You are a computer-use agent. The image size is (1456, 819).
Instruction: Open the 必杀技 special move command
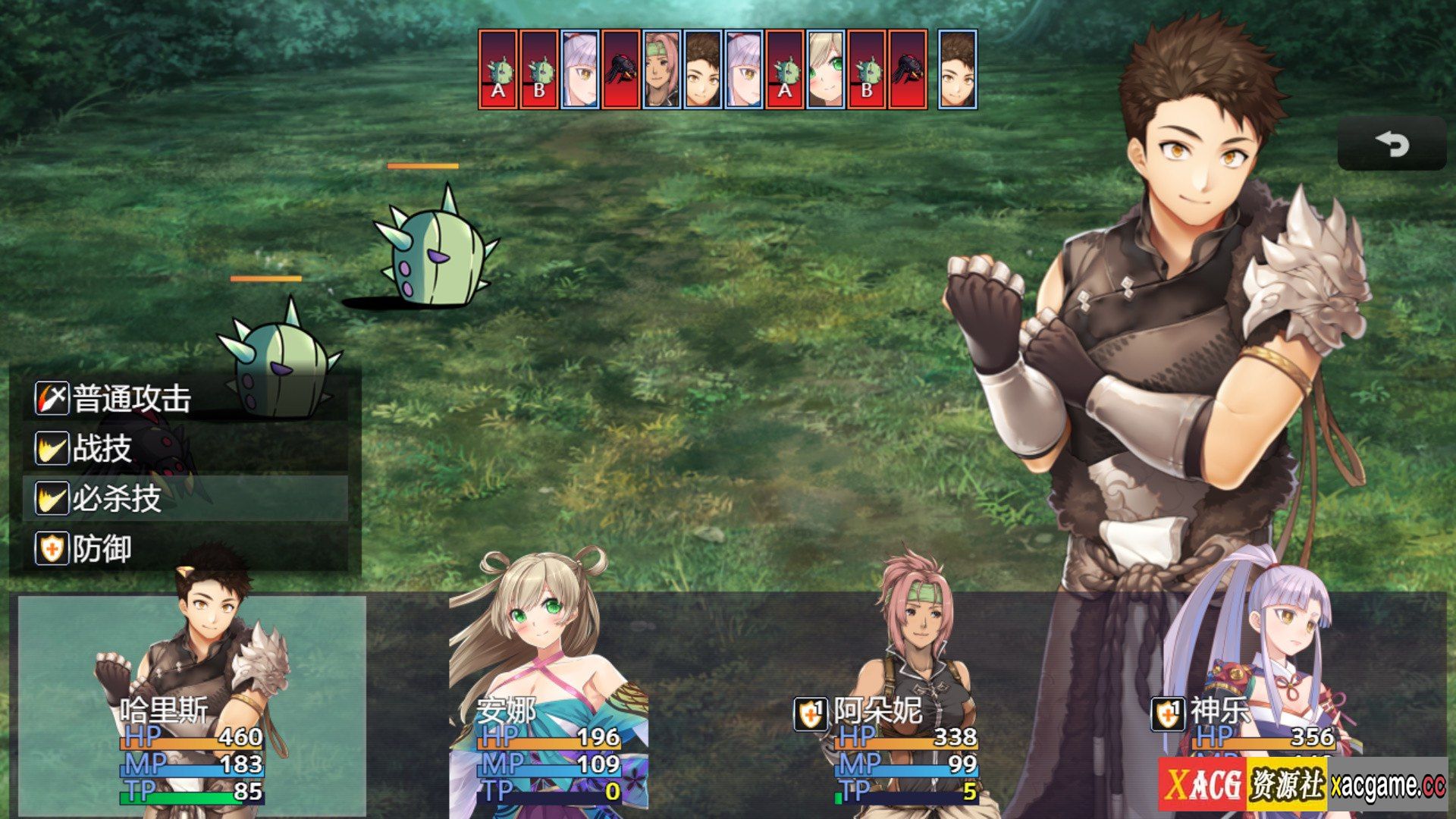tap(186, 498)
